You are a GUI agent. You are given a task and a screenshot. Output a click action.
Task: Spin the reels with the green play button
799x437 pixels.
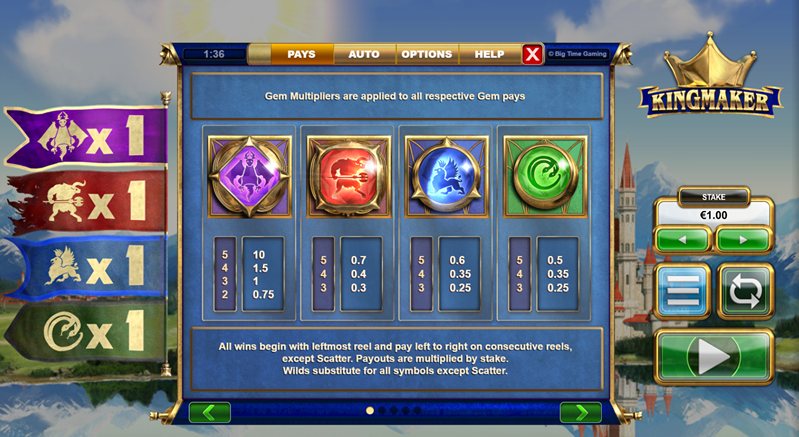(x=714, y=356)
